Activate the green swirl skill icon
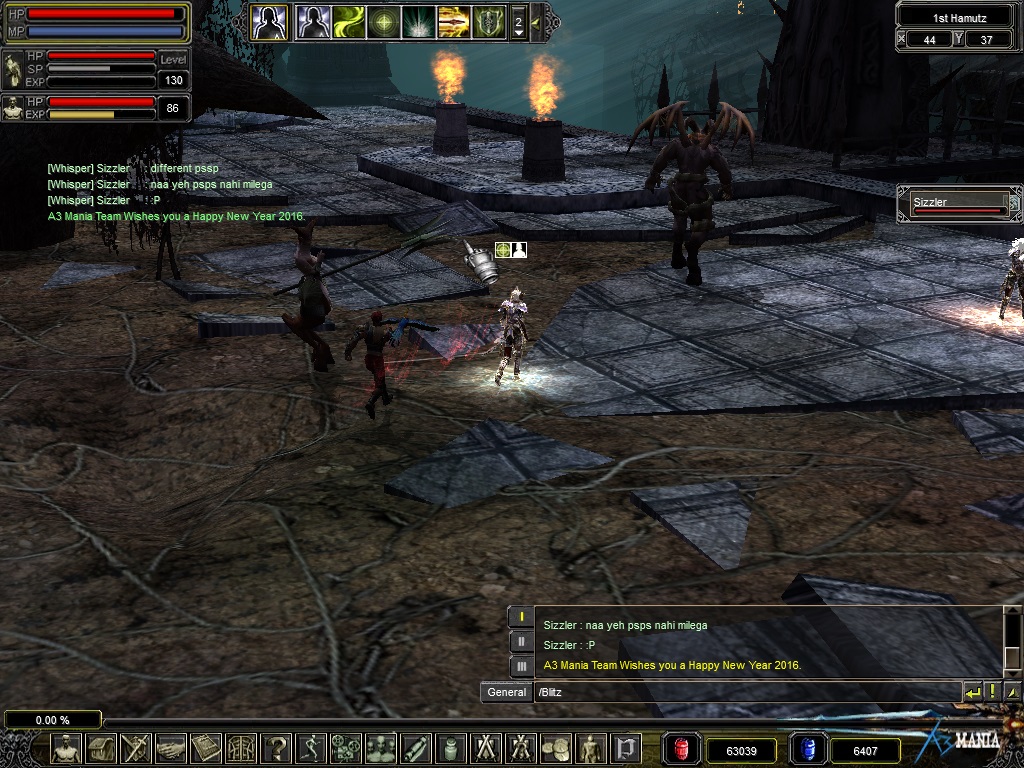 click(349, 21)
